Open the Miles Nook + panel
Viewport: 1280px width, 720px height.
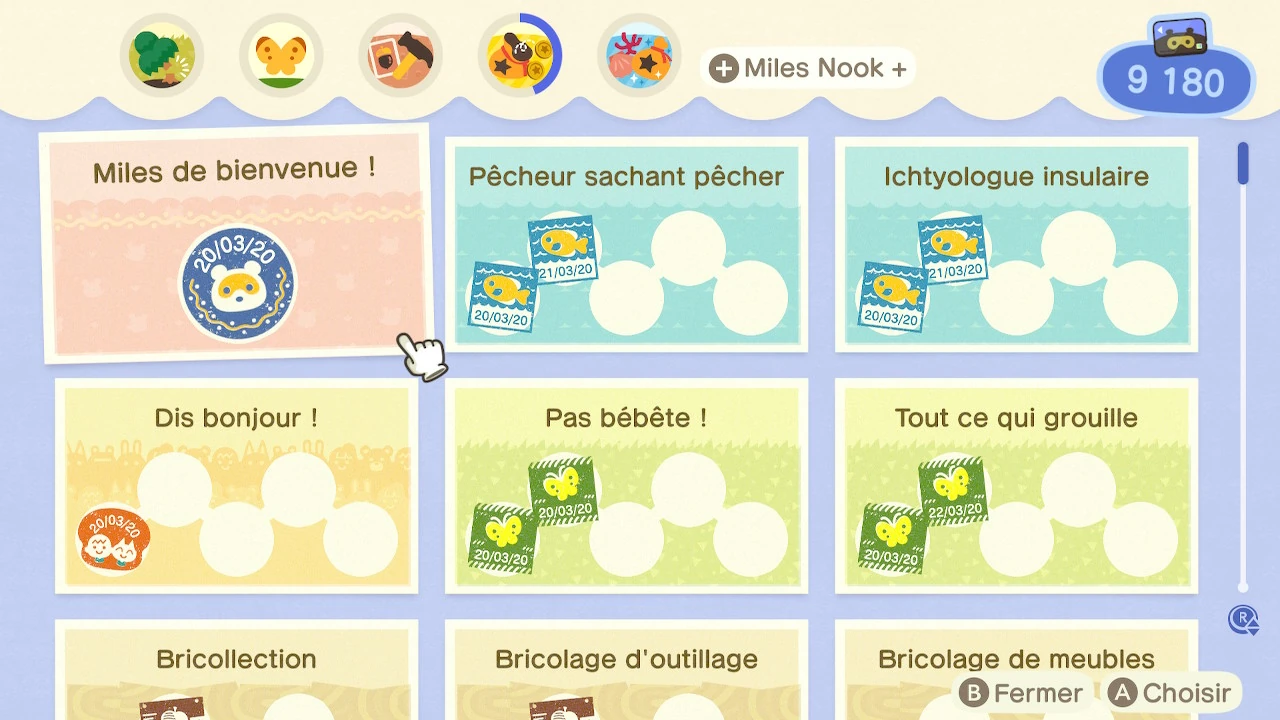[808, 68]
